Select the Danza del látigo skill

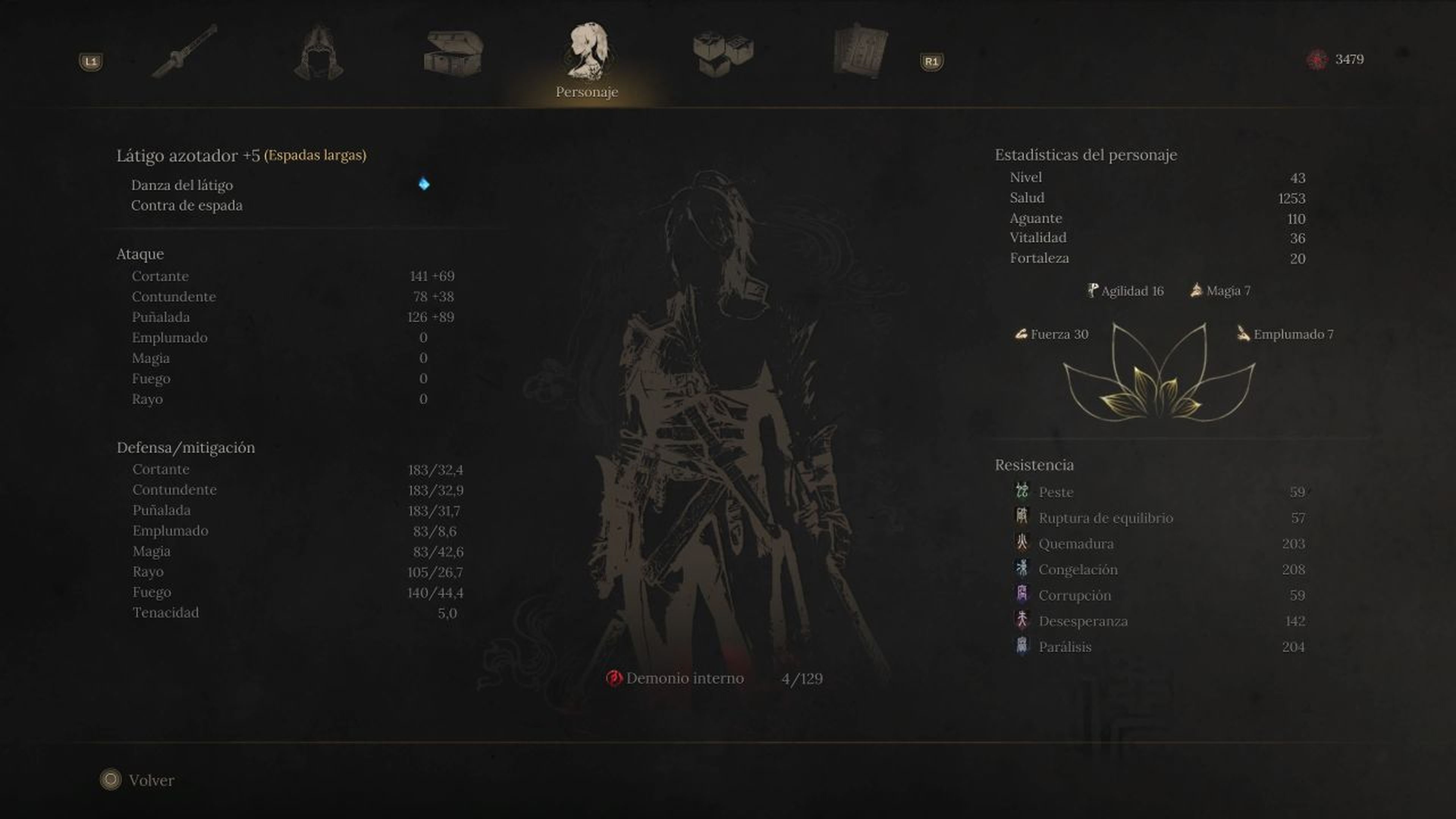[x=182, y=185]
